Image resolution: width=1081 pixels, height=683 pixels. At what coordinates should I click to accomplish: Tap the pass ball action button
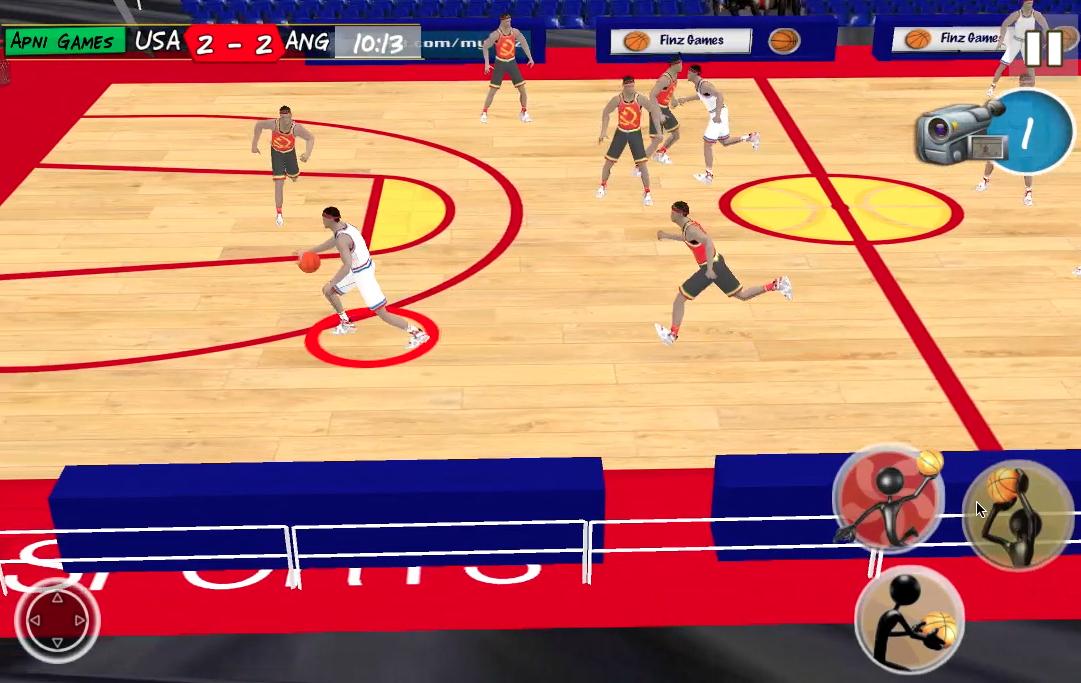coord(909,620)
